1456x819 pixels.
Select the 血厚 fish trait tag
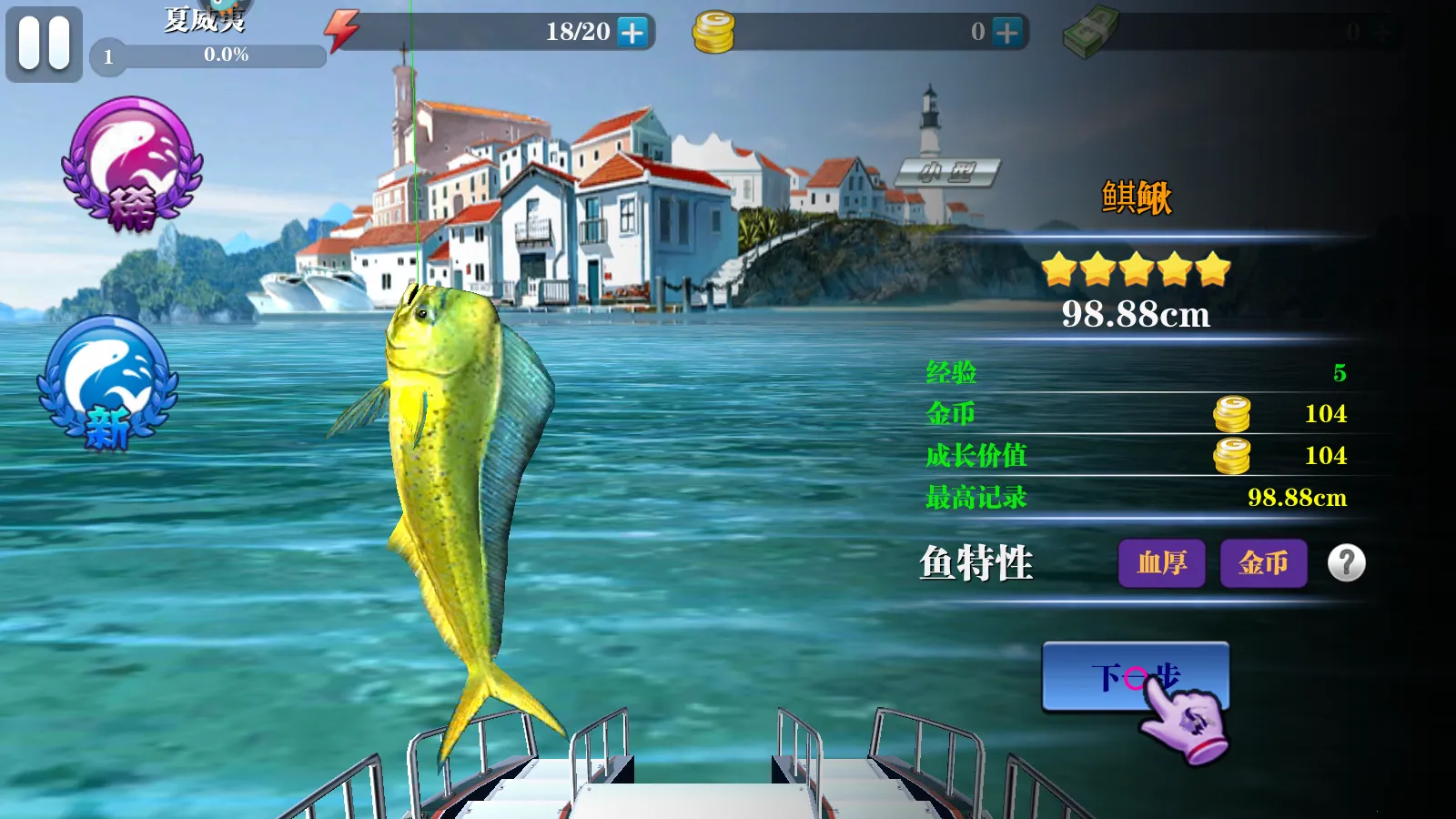[x=1161, y=563]
